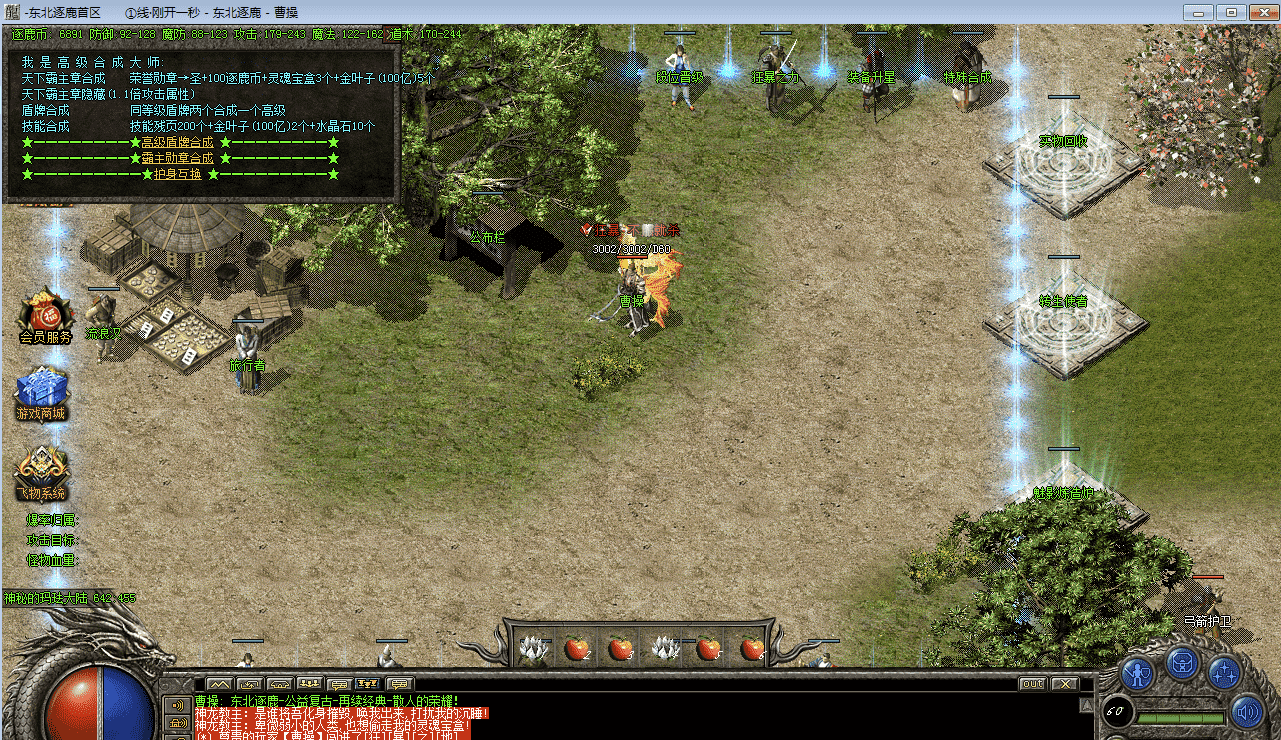Click the 'out' button above the chat
This screenshot has width=1281, height=740.
click(1032, 684)
